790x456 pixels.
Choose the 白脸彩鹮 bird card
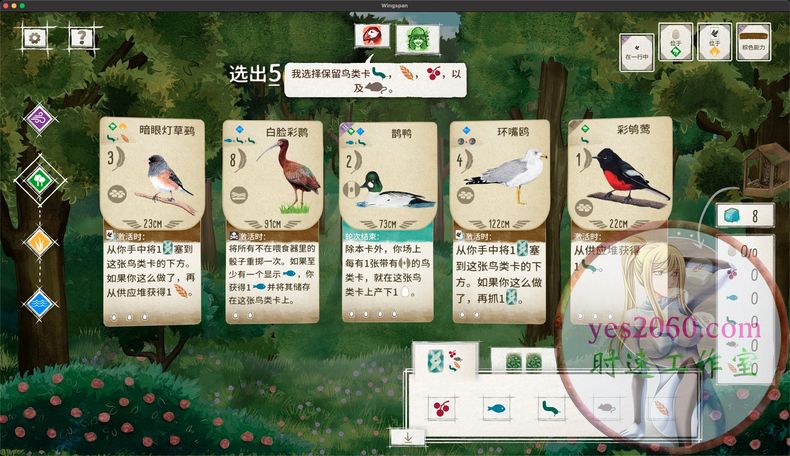[273, 220]
